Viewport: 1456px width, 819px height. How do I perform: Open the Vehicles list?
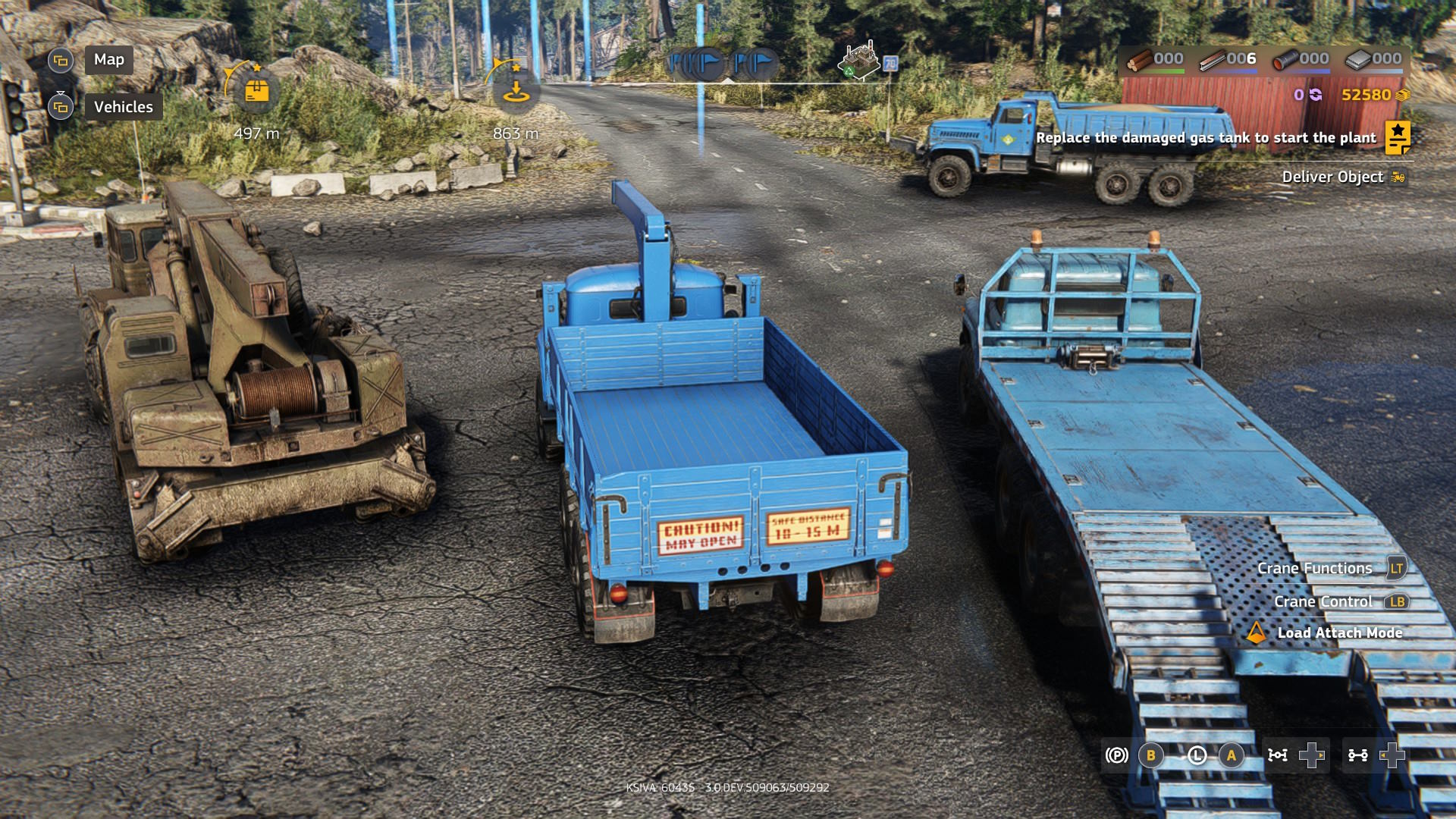123,107
